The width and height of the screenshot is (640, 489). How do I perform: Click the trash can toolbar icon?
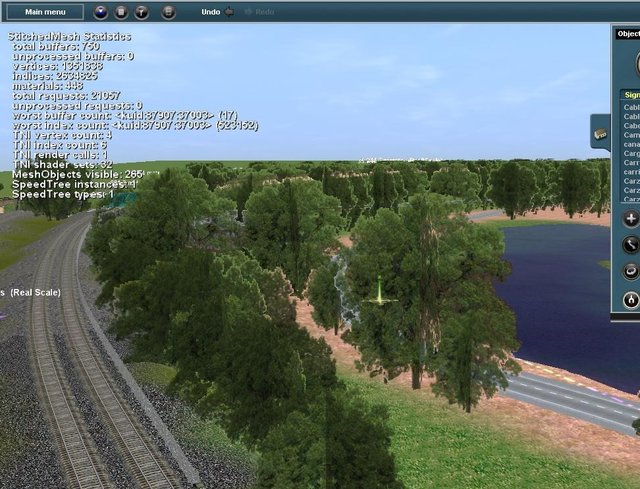(x=121, y=12)
